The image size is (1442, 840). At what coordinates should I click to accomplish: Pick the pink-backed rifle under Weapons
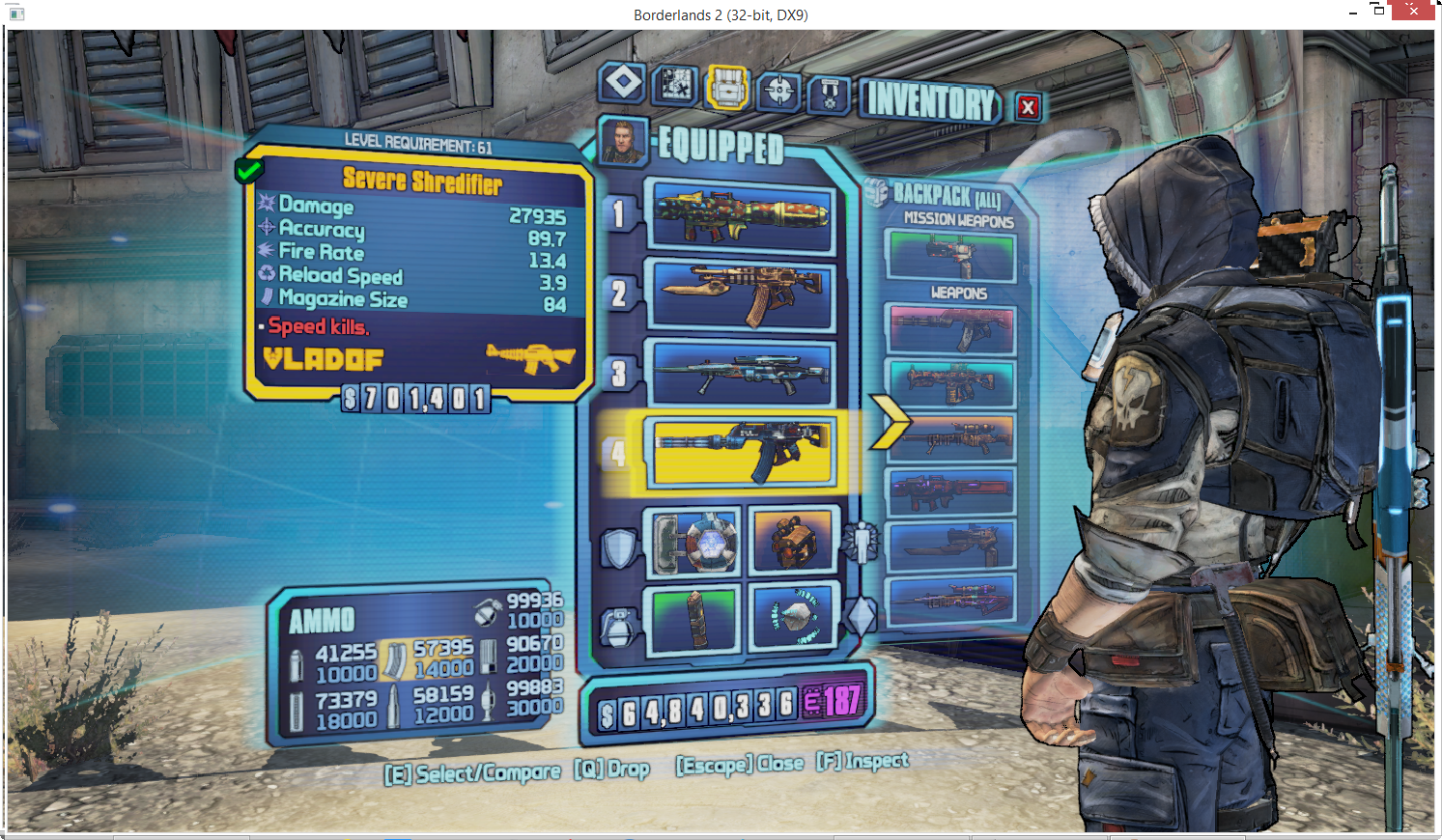click(x=951, y=330)
